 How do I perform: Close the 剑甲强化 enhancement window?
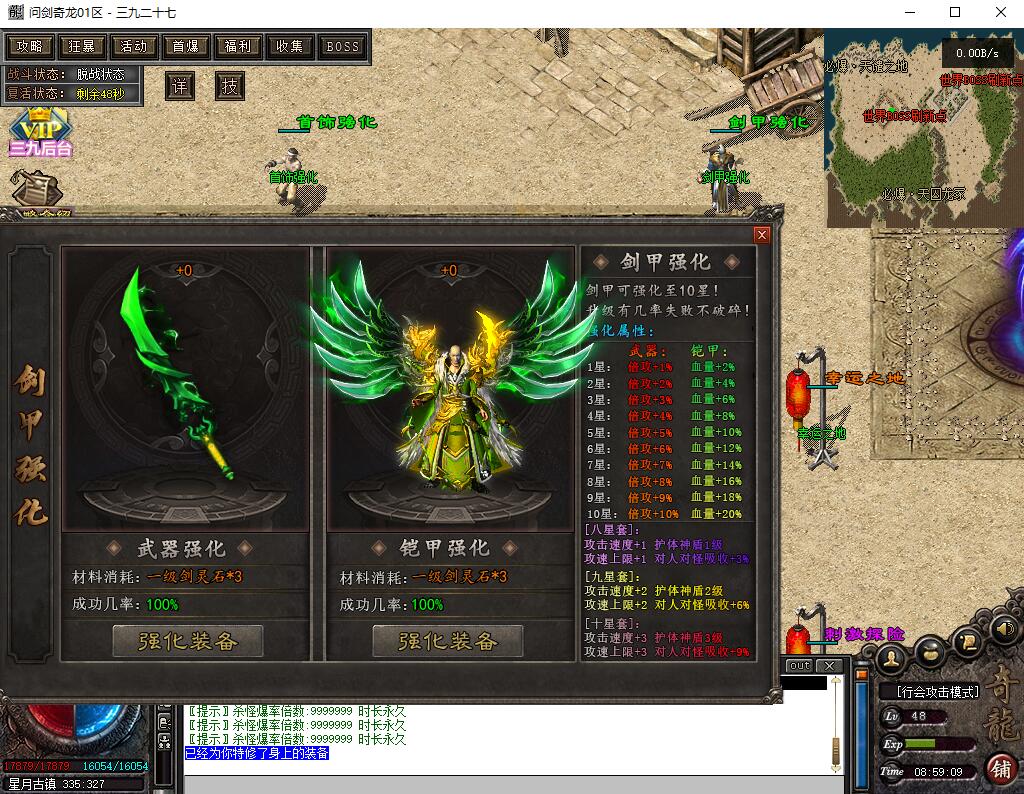[762, 235]
